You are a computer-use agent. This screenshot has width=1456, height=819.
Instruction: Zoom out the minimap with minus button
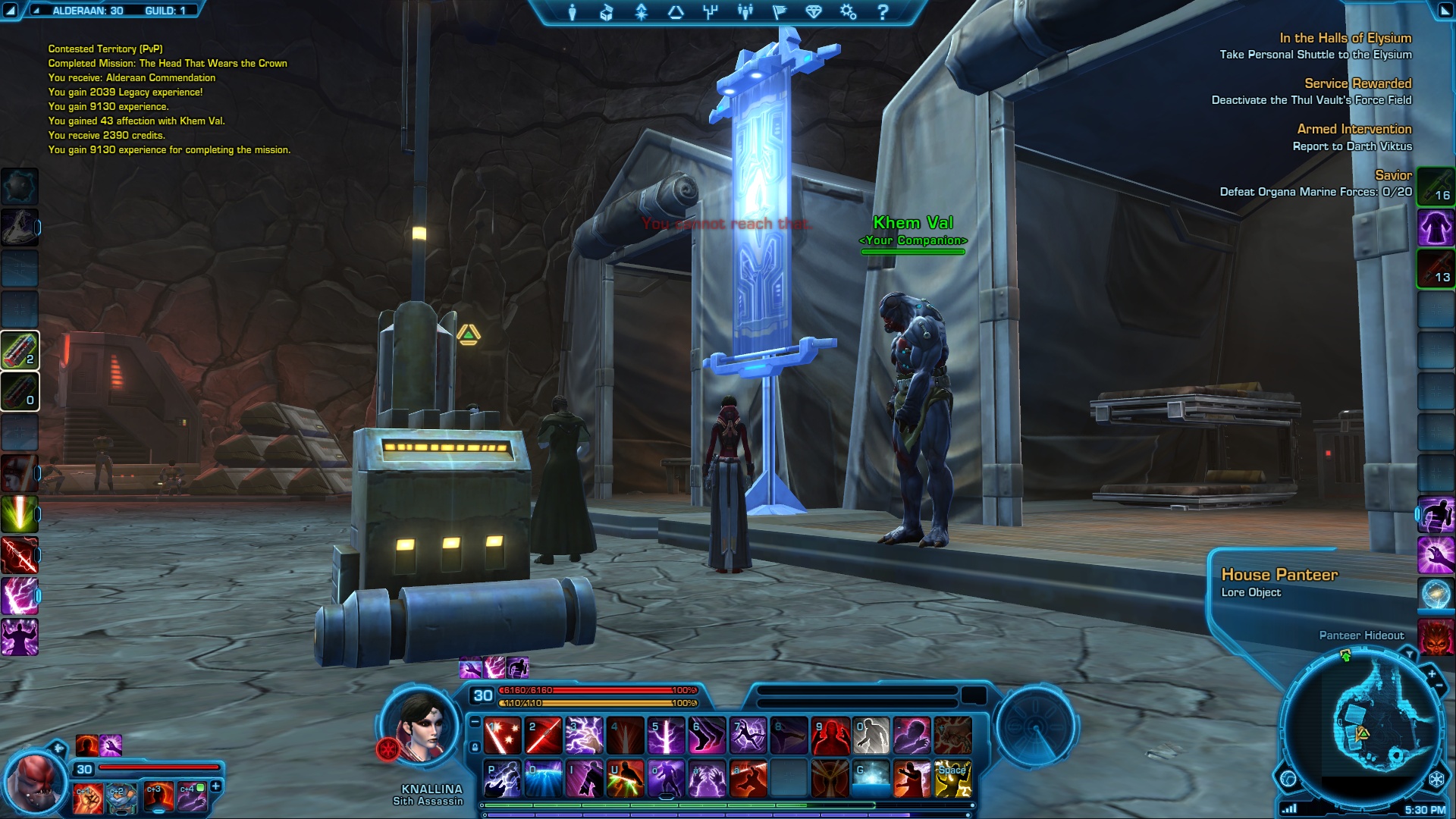click(x=1439, y=686)
